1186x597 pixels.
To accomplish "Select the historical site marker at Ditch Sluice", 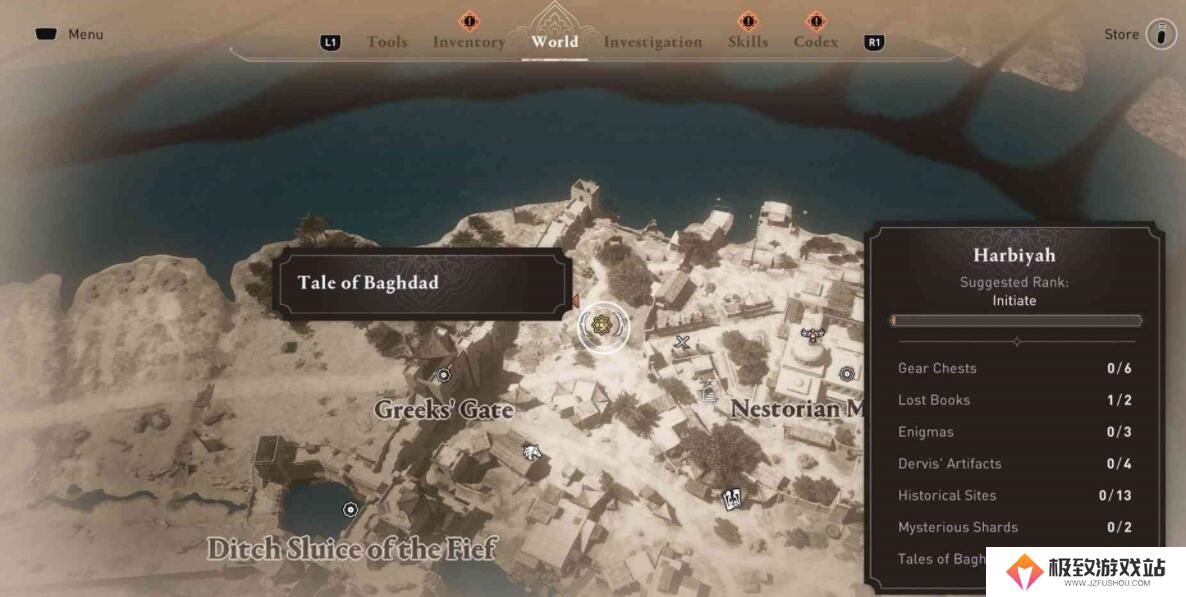I will pyautogui.click(x=350, y=509).
